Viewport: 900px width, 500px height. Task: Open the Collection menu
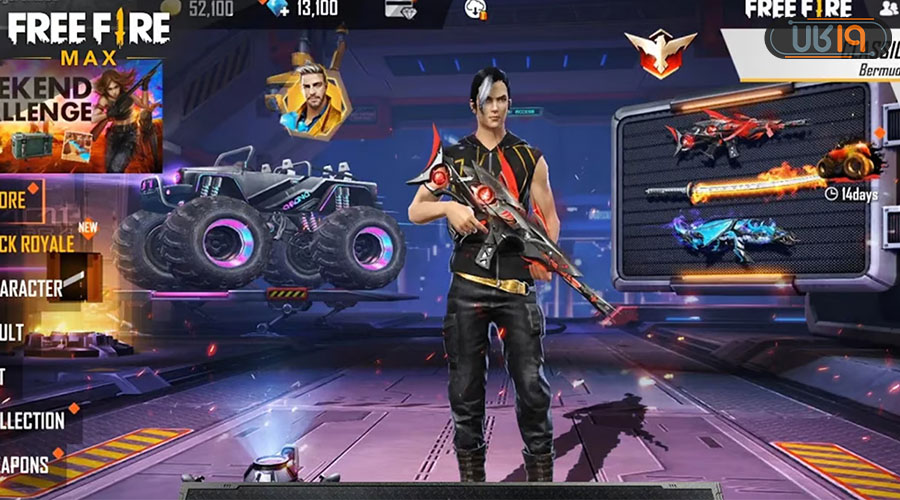[33, 420]
